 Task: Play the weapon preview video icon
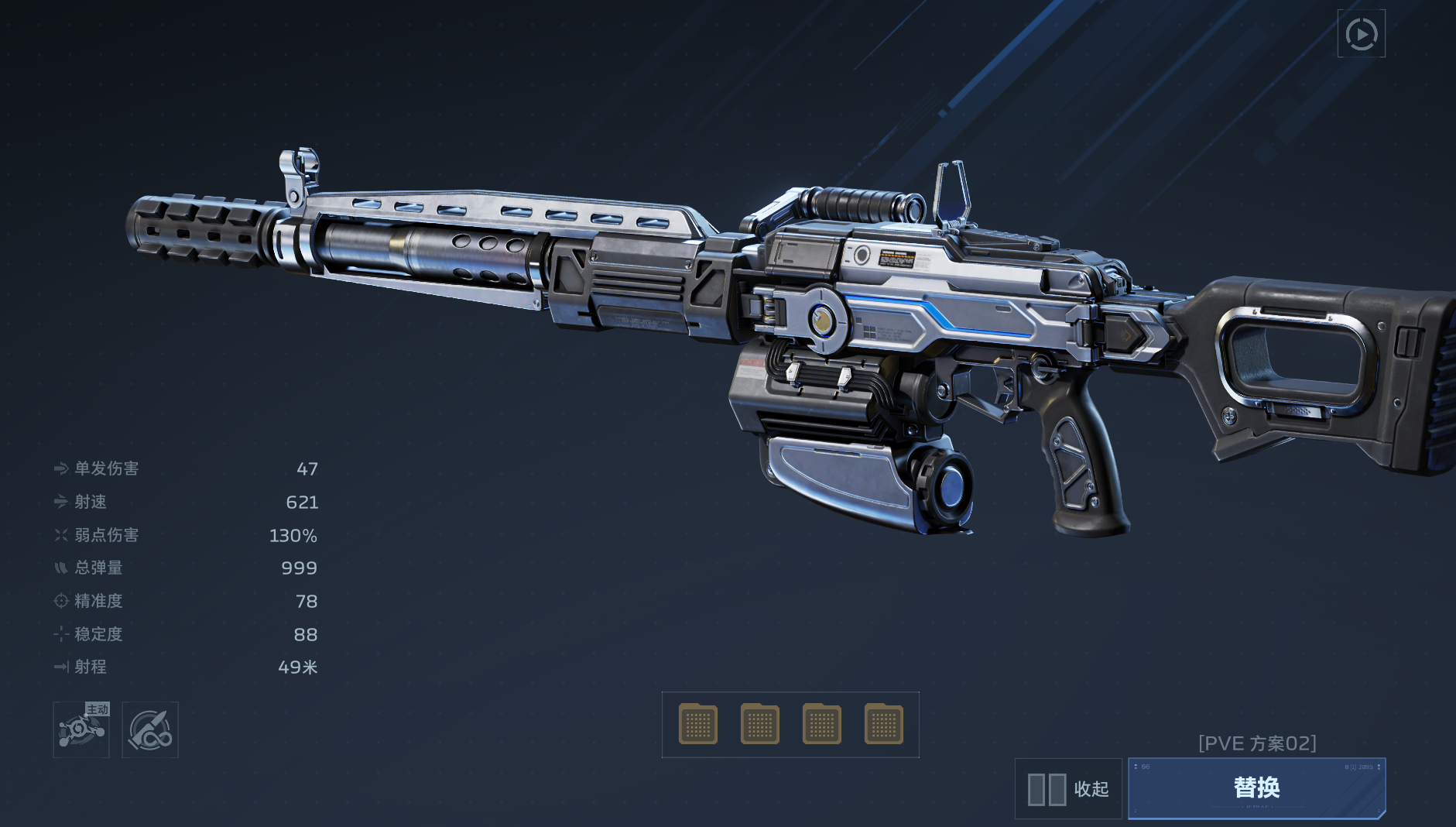point(1361,34)
